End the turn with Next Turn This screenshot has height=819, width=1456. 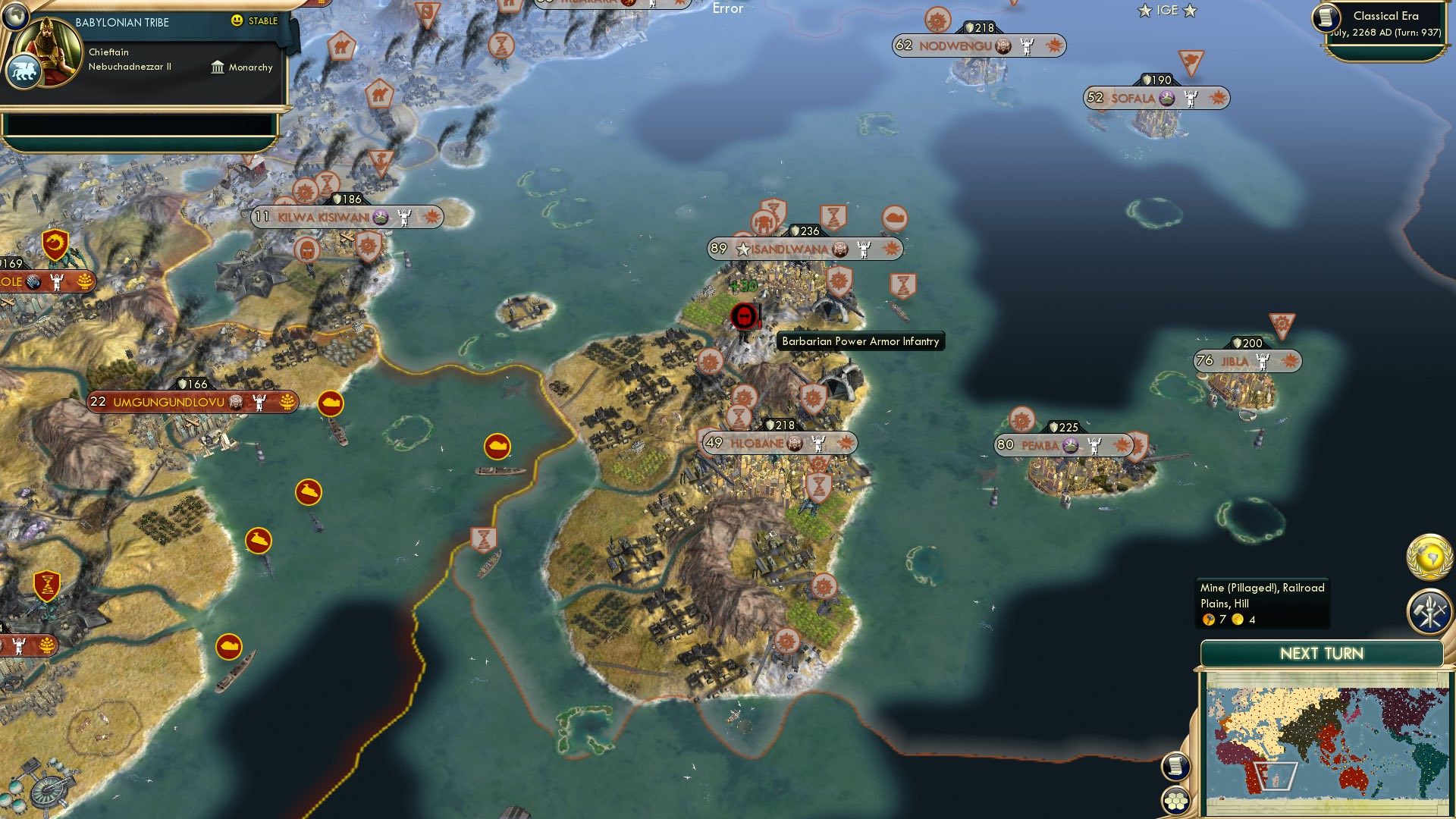[x=1321, y=654]
